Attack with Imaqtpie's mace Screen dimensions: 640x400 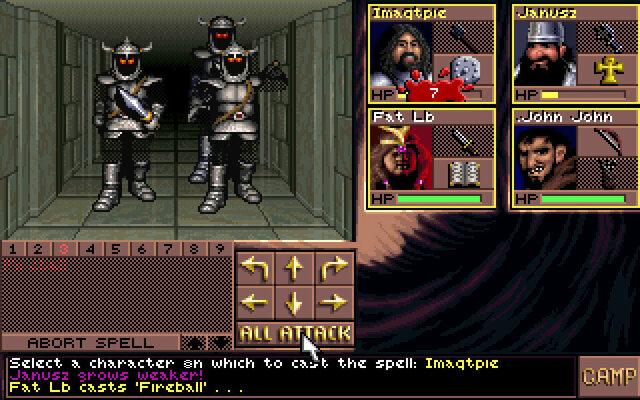pos(462,38)
